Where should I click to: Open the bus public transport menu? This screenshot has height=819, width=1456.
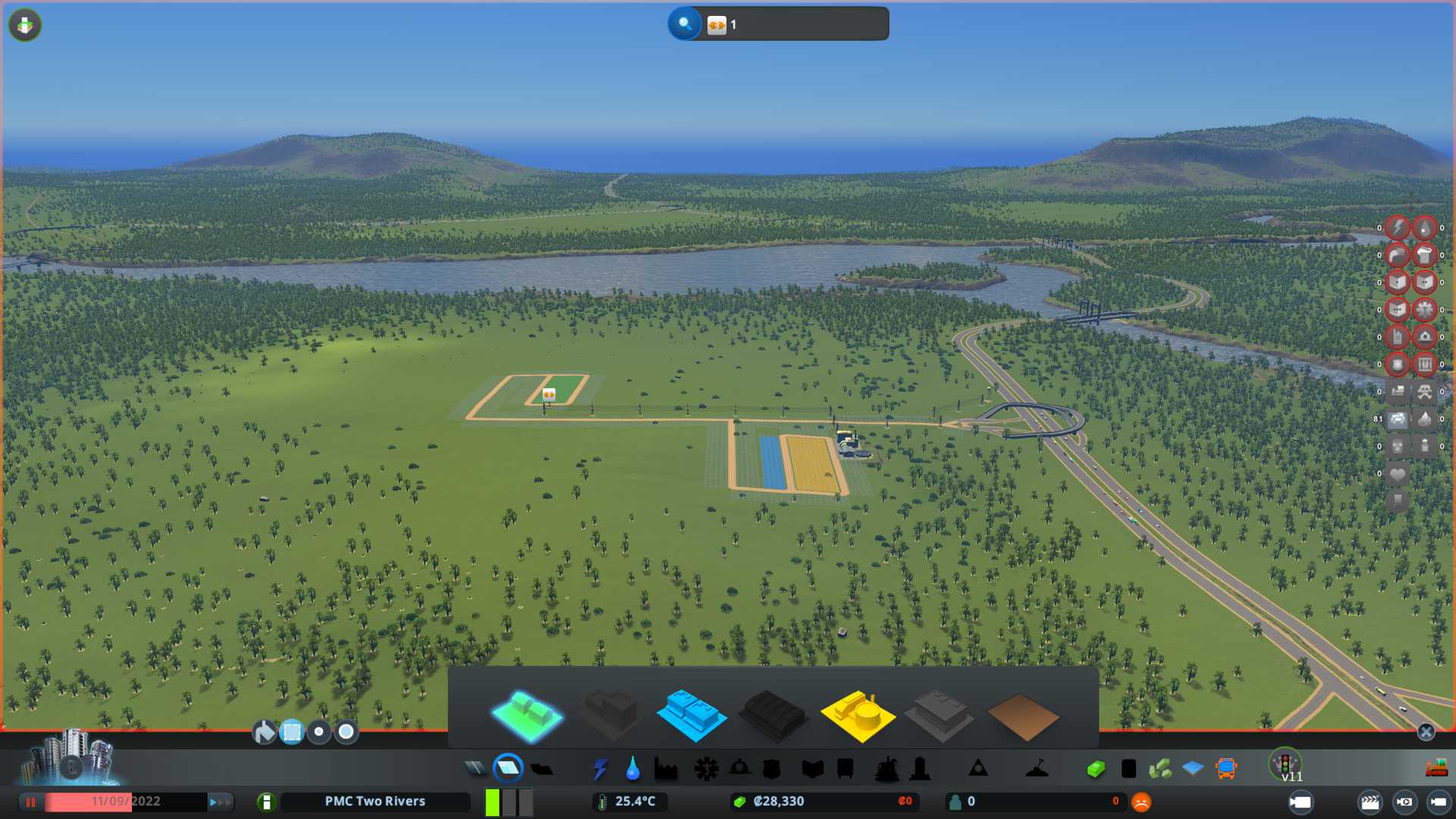(x=1225, y=769)
